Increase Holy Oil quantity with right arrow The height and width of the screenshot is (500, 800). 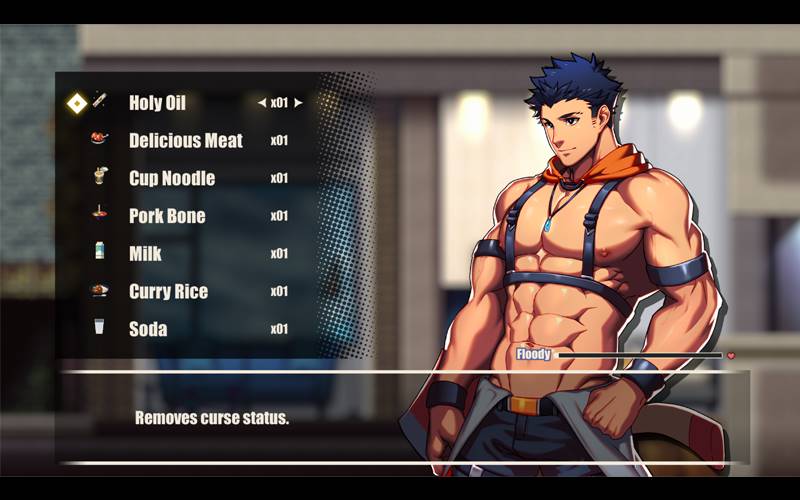click(298, 102)
